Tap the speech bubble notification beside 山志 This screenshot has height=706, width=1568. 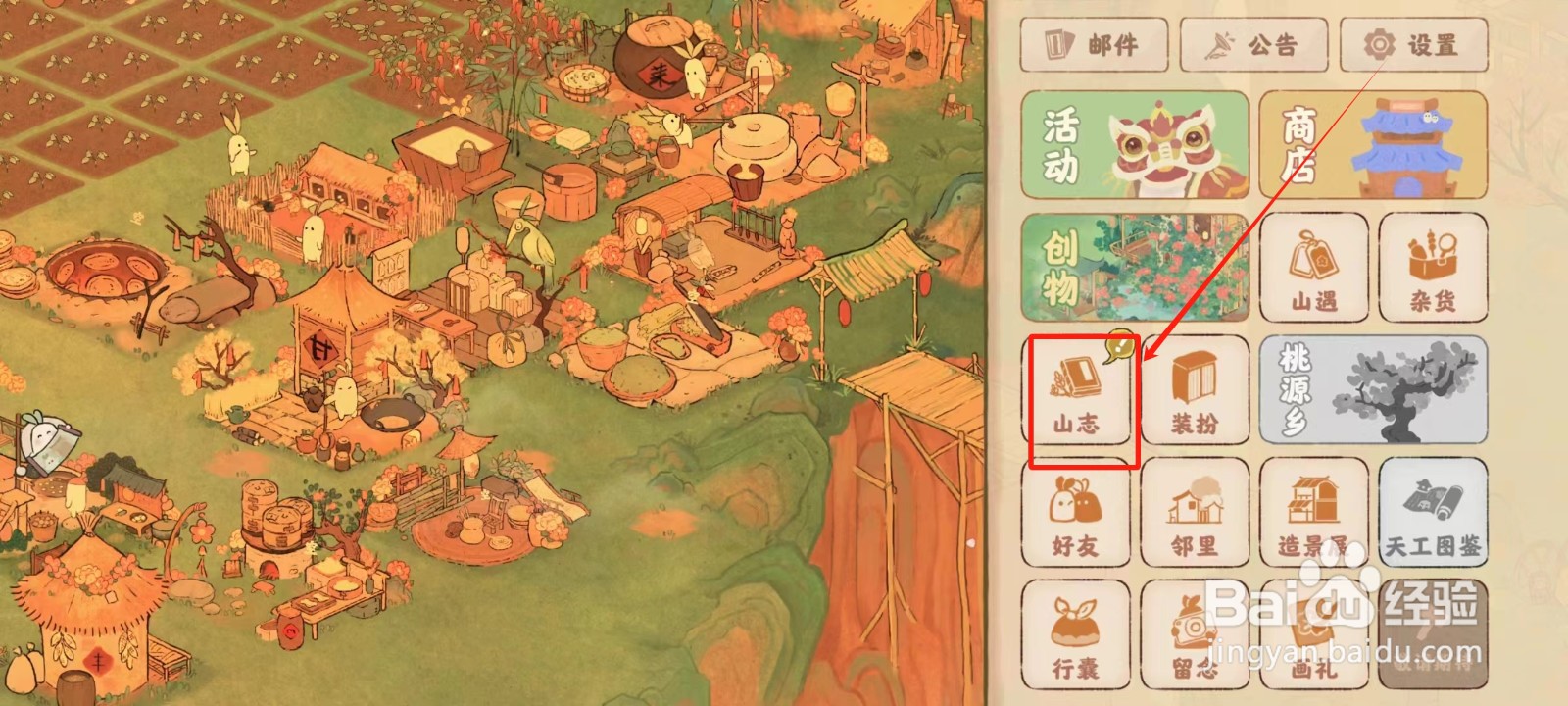pos(1120,346)
